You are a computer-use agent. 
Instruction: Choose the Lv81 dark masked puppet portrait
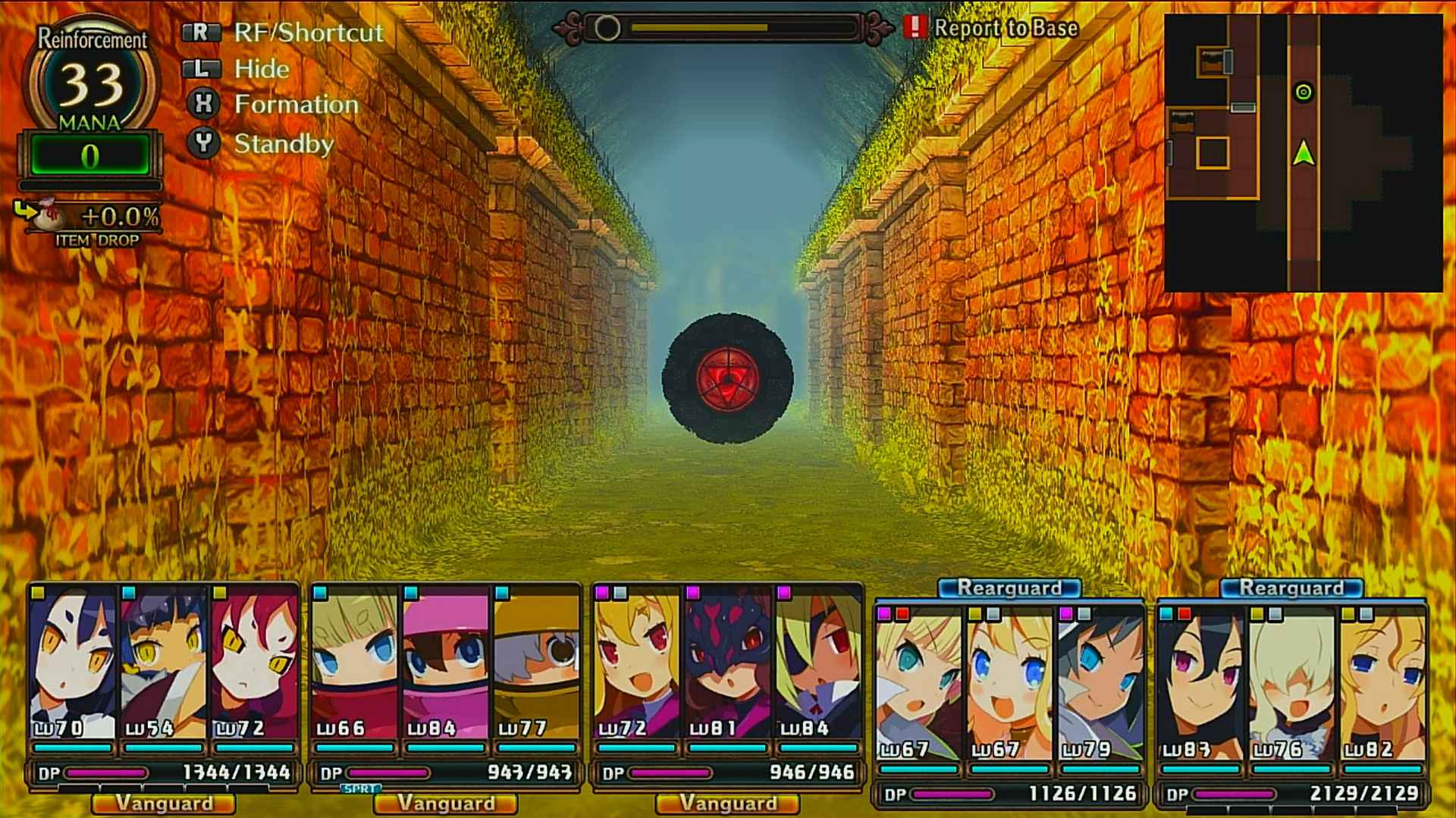(x=727, y=663)
